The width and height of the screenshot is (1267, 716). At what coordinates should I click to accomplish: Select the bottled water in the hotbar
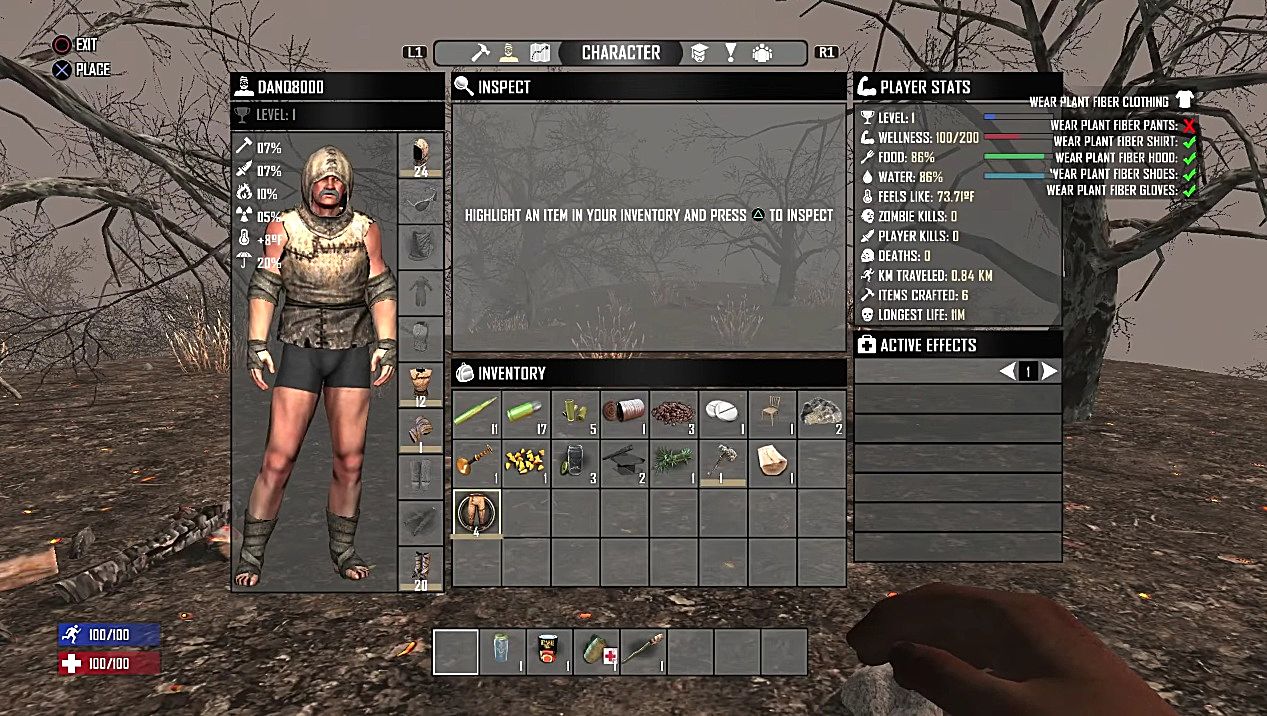(x=502, y=652)
